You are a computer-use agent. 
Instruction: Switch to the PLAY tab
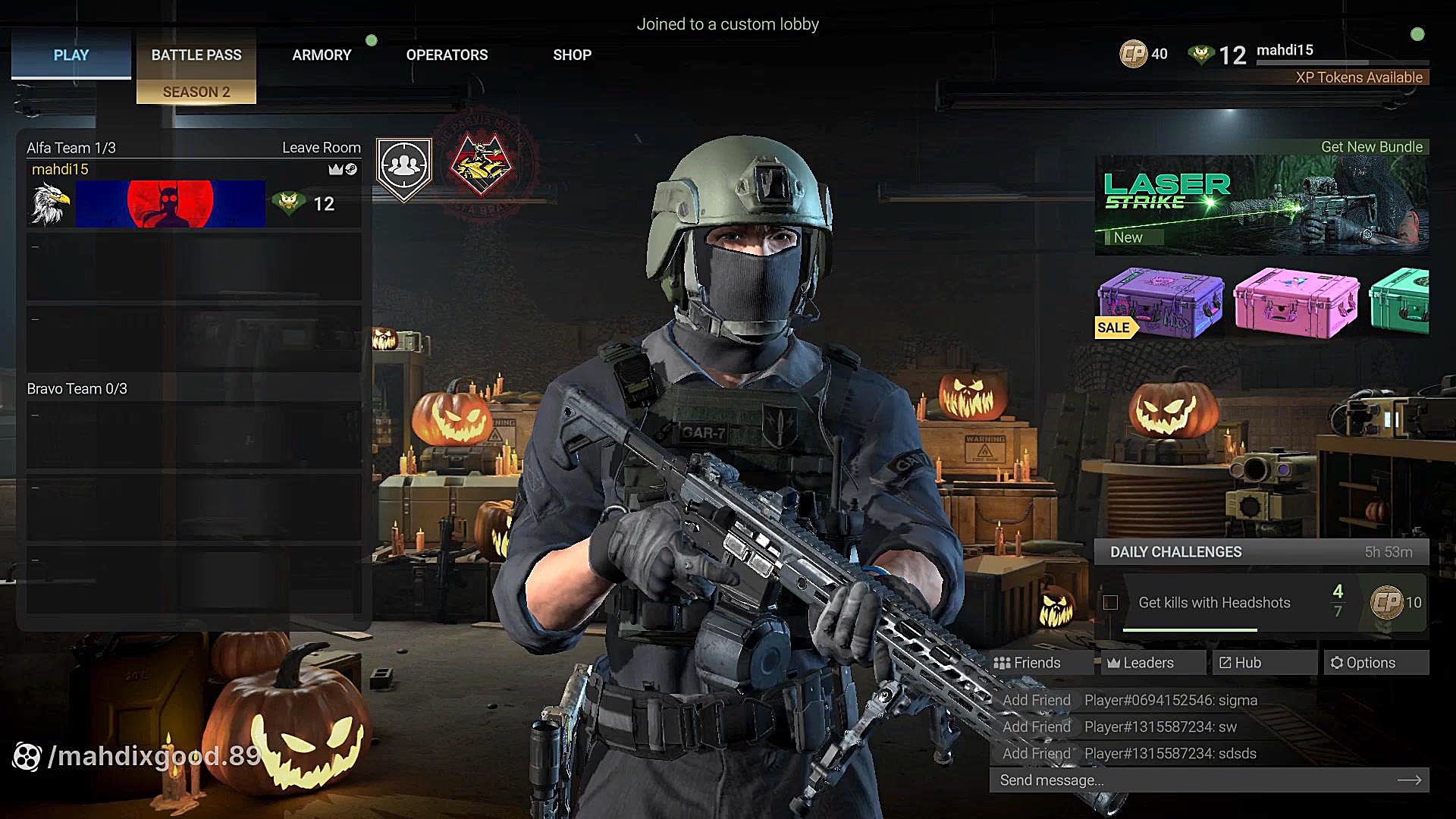click(x=71, y=55)
